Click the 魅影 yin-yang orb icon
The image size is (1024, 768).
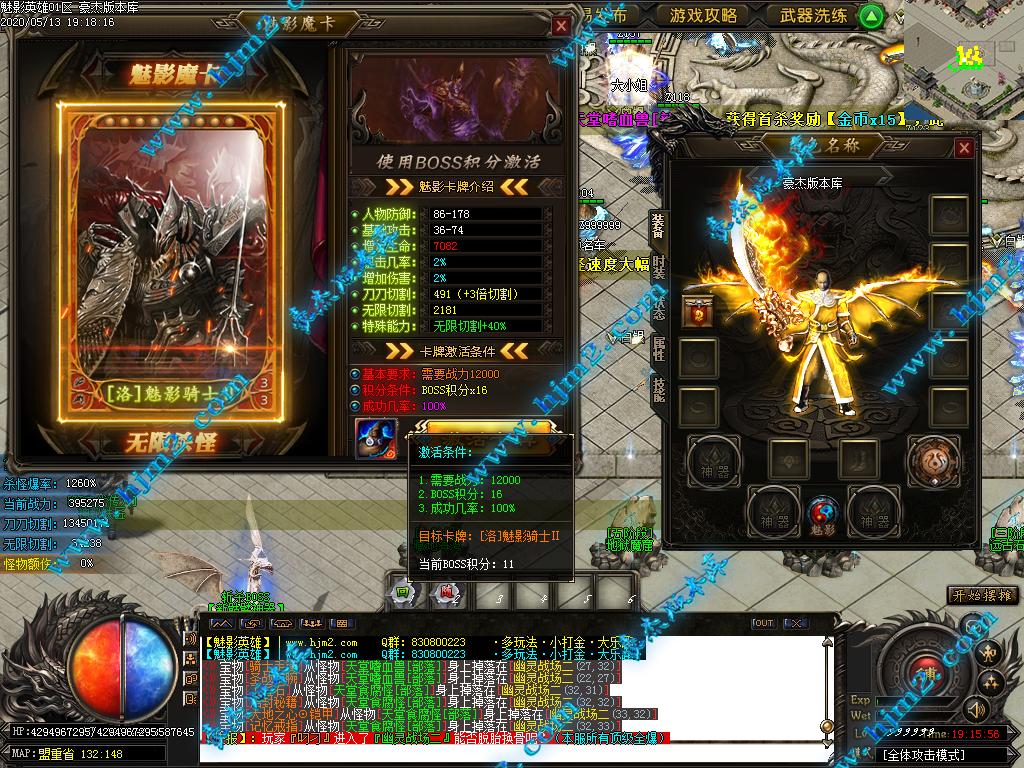pos(822,512)
